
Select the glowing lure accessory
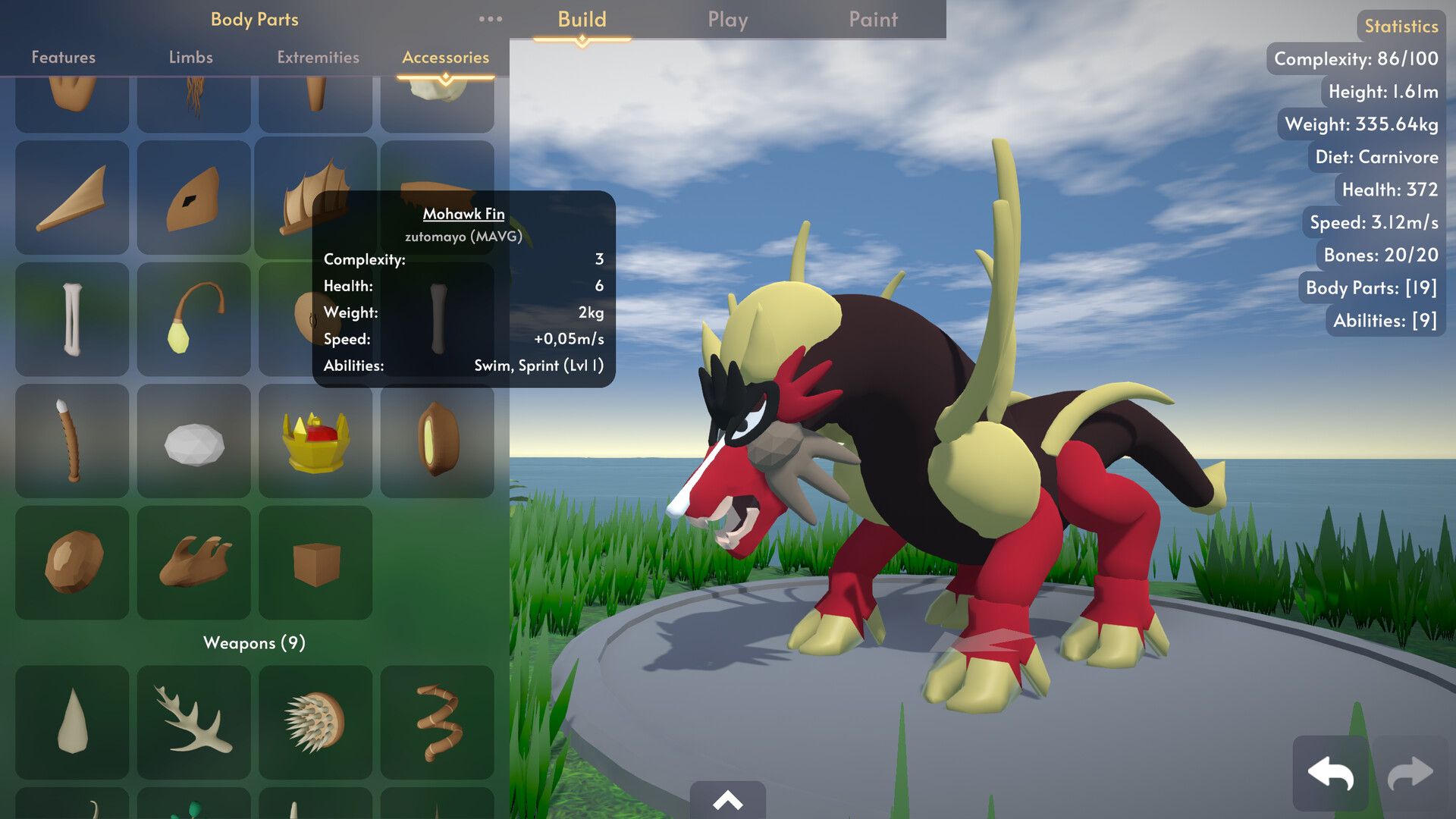click(x=193, y=318)
